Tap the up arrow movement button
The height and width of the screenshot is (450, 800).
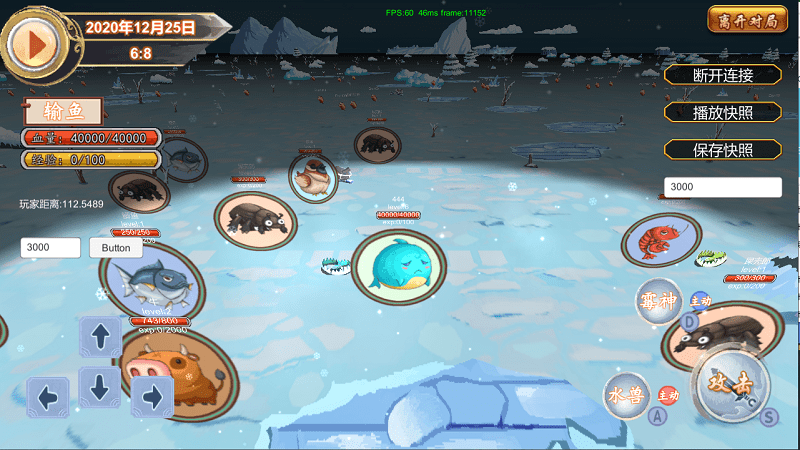click(101, 337)
